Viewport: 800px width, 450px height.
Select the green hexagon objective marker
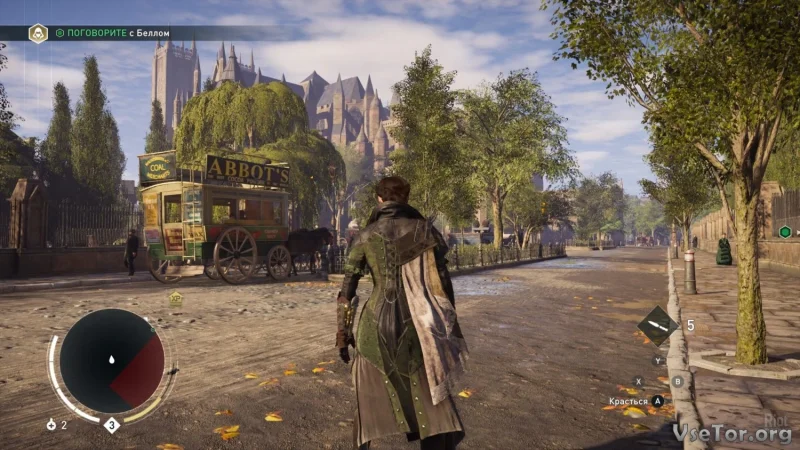785,232
